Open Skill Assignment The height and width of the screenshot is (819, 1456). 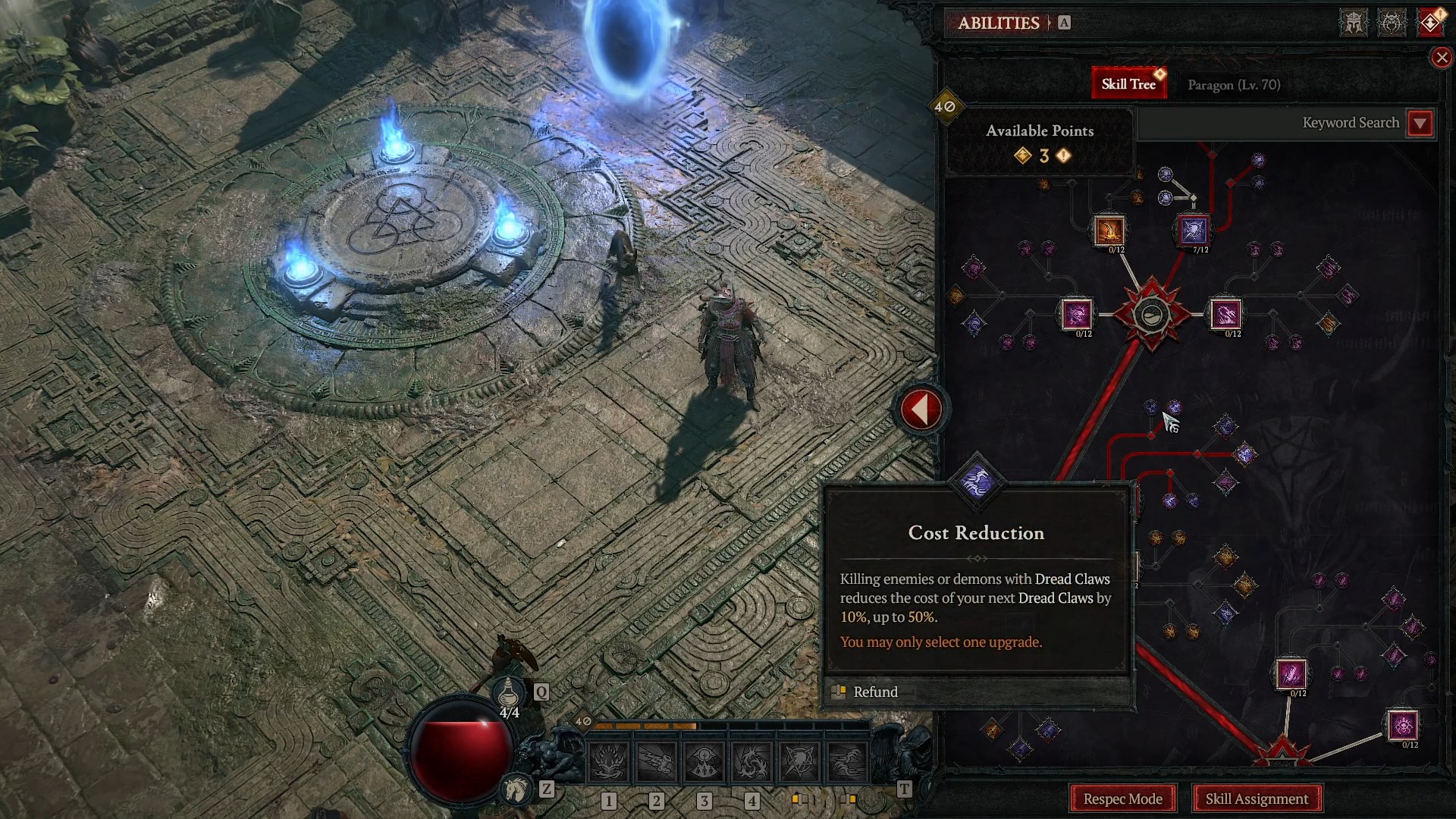(1257, 799)
